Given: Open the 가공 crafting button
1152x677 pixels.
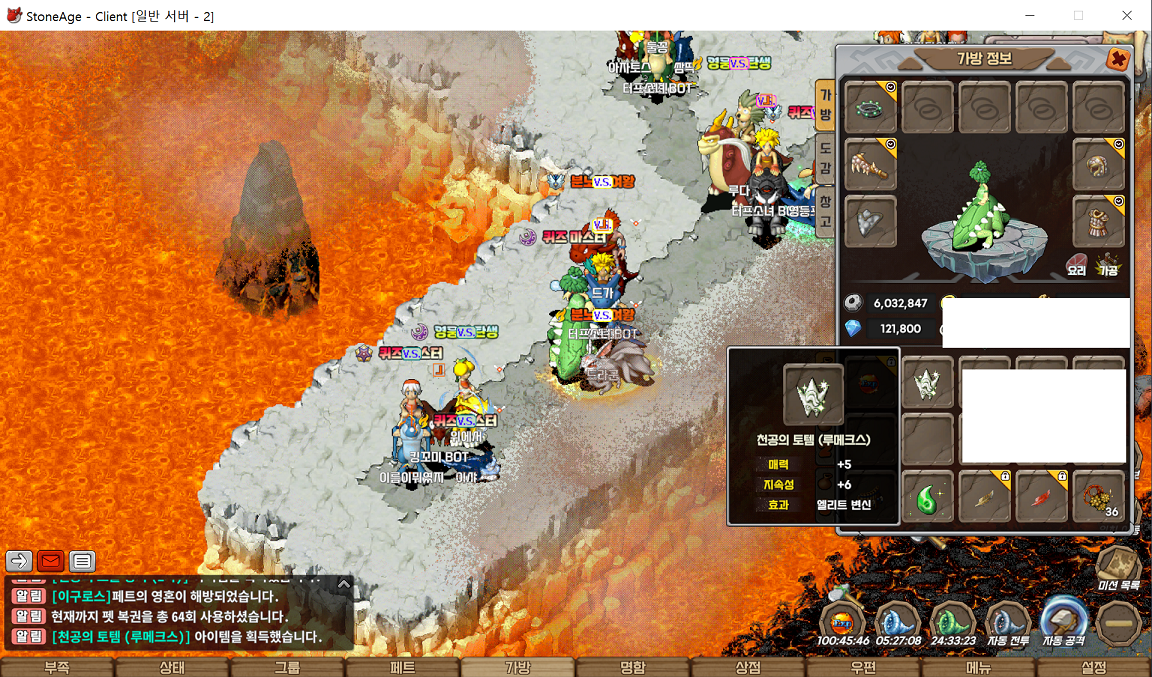Looking at the screenshot, I should (1108, 269).
